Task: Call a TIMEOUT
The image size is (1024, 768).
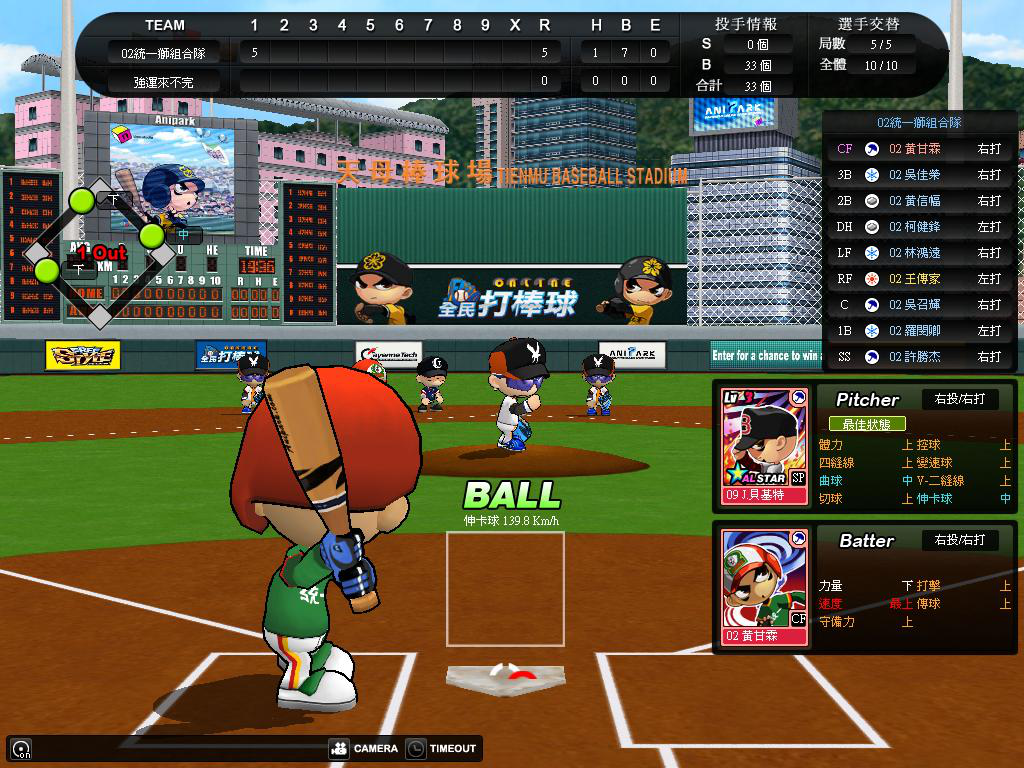Action: coord(442,748)
